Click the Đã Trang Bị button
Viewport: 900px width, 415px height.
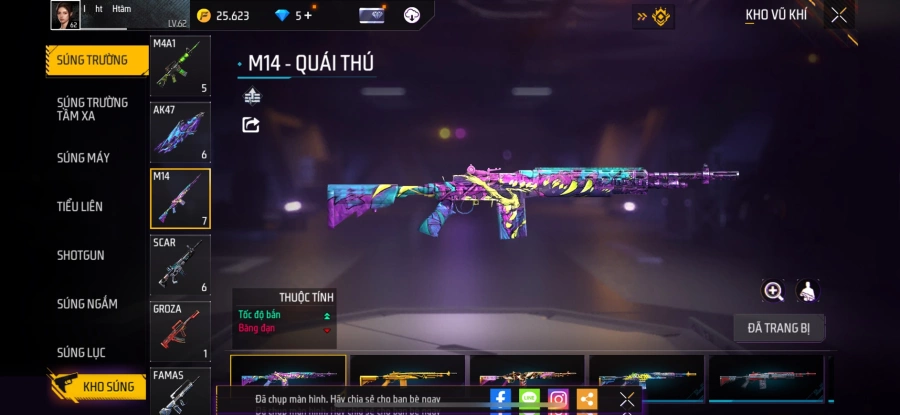point(779,328)
